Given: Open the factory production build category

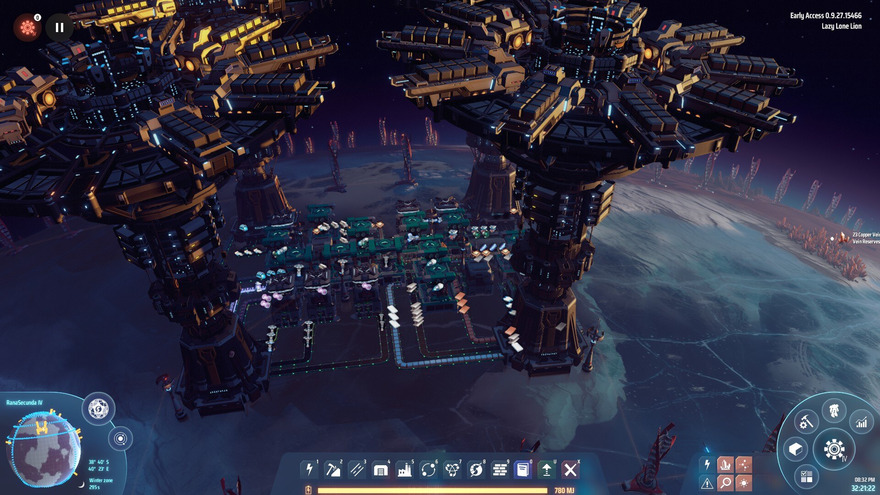Looking at the screenshot, I should pos(405,469).
